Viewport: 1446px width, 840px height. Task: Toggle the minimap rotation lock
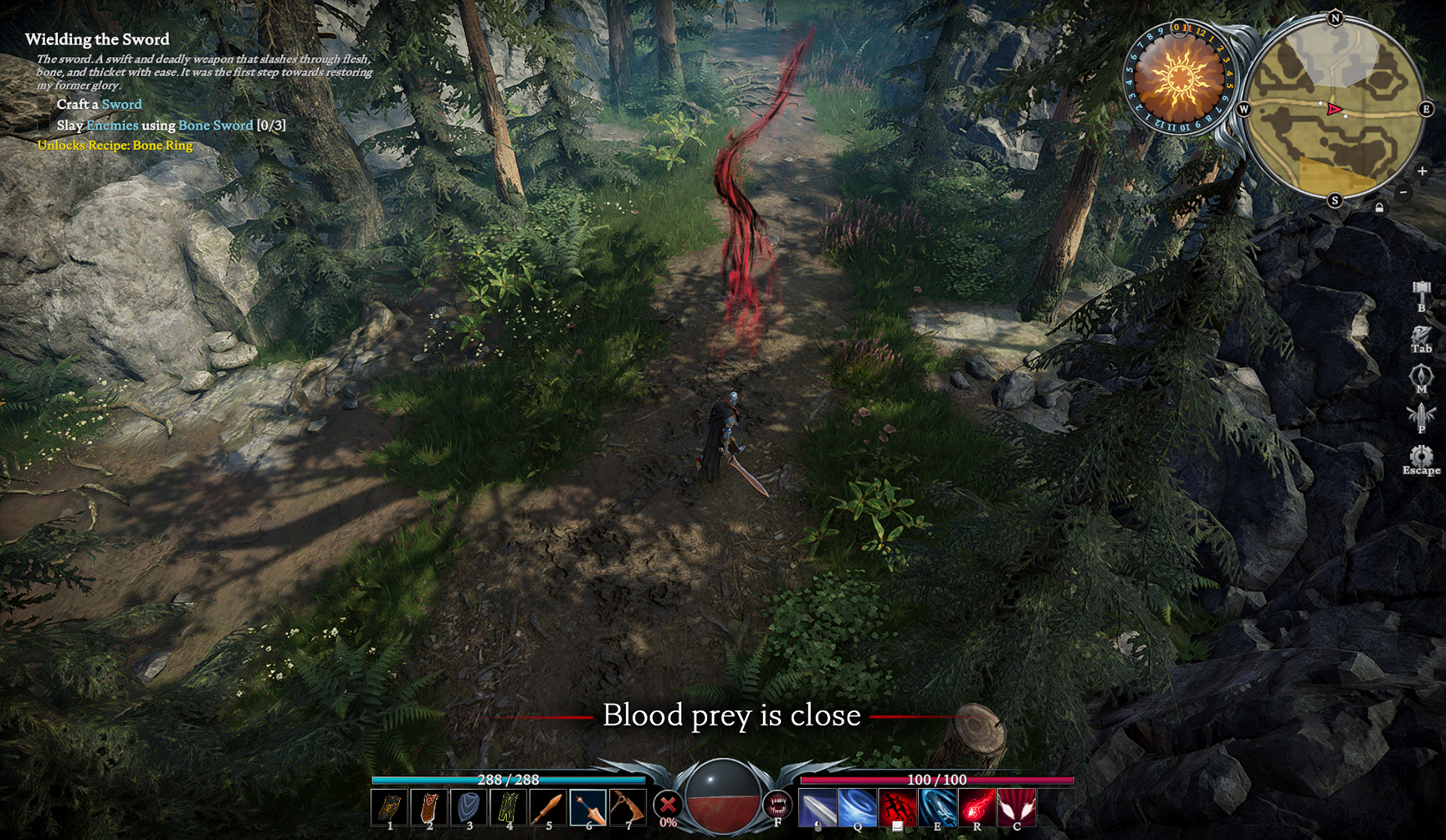(x=1379, y=207)
